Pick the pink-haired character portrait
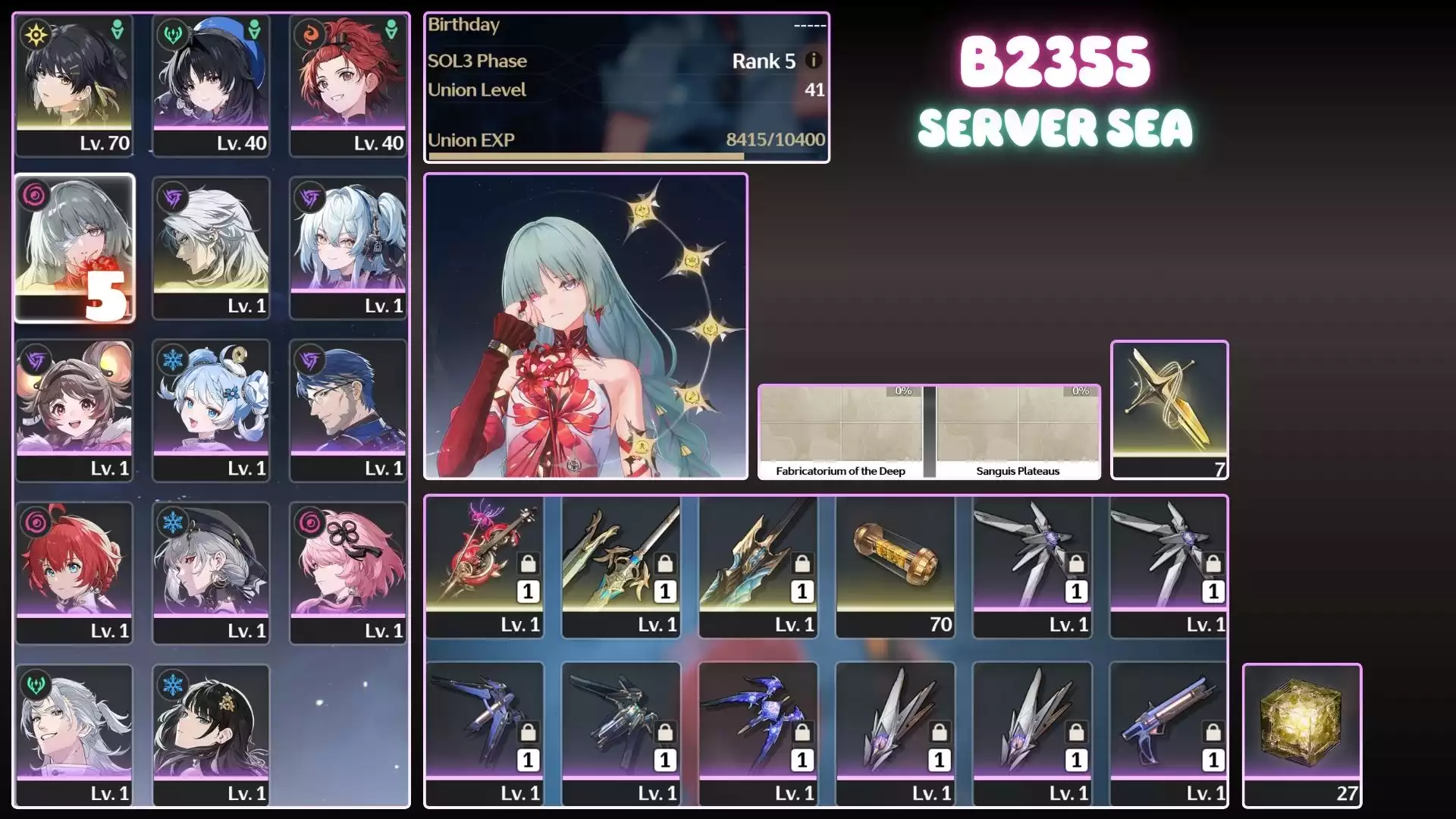Screen dimensions: 1456x819 point(348,573)
